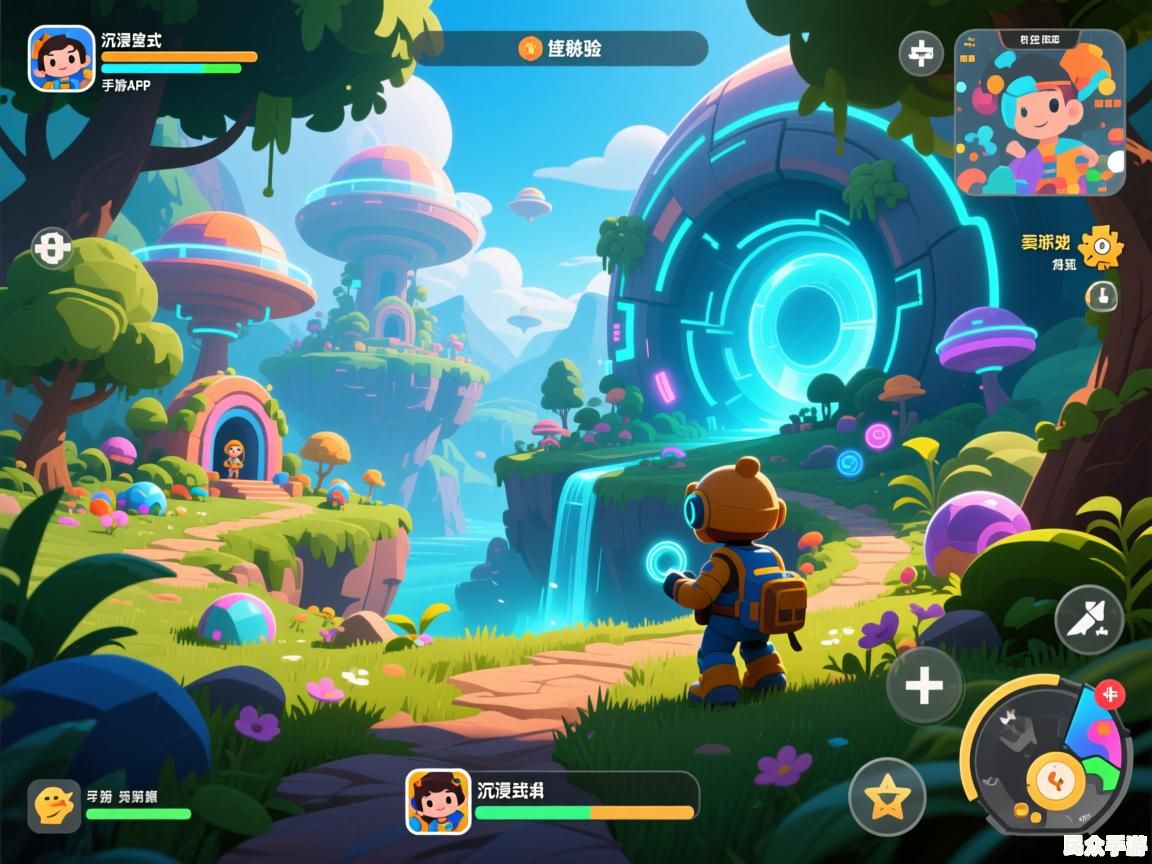Tap the small round button over the left tree
The image size is (1152, 864).
click(52, 247)
